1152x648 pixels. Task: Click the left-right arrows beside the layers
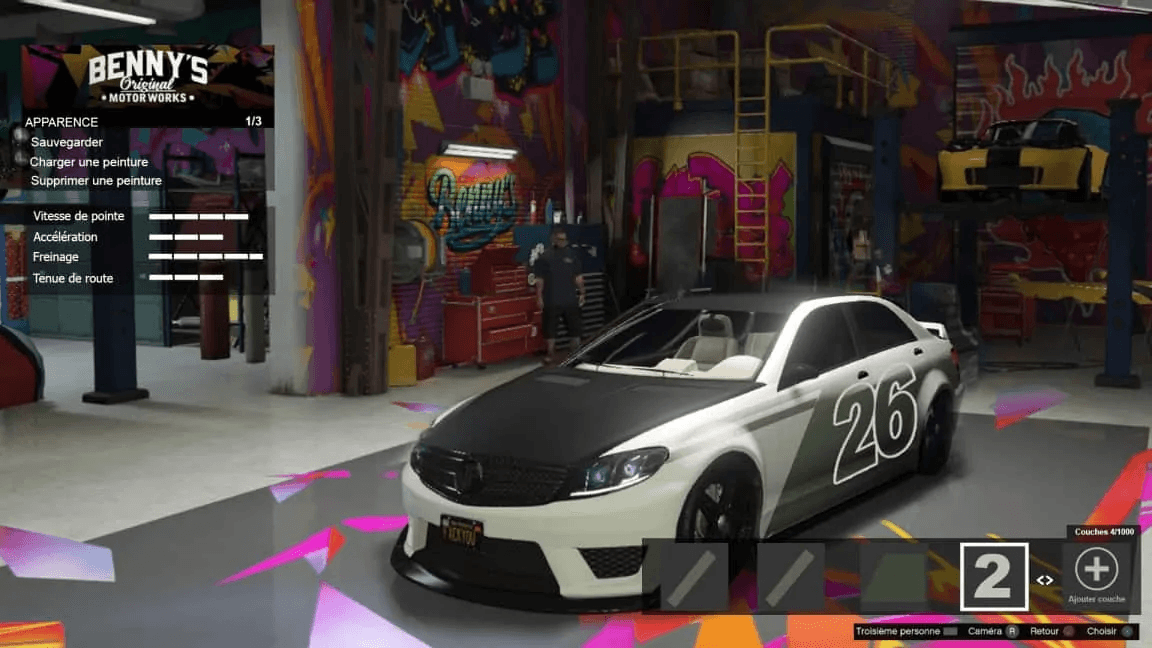pos(1045,580)
